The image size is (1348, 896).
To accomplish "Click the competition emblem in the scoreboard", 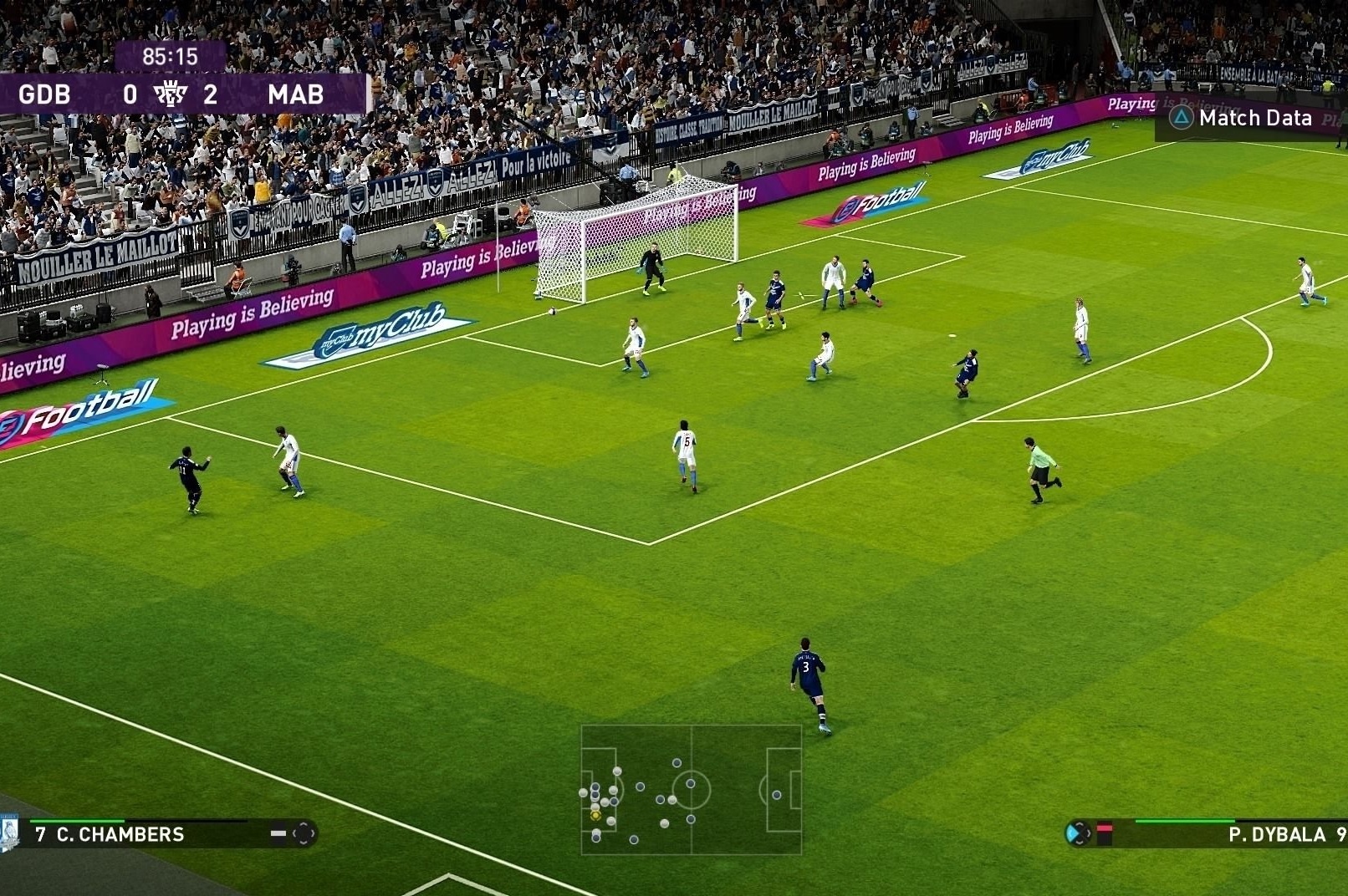I will pos(170,94).
